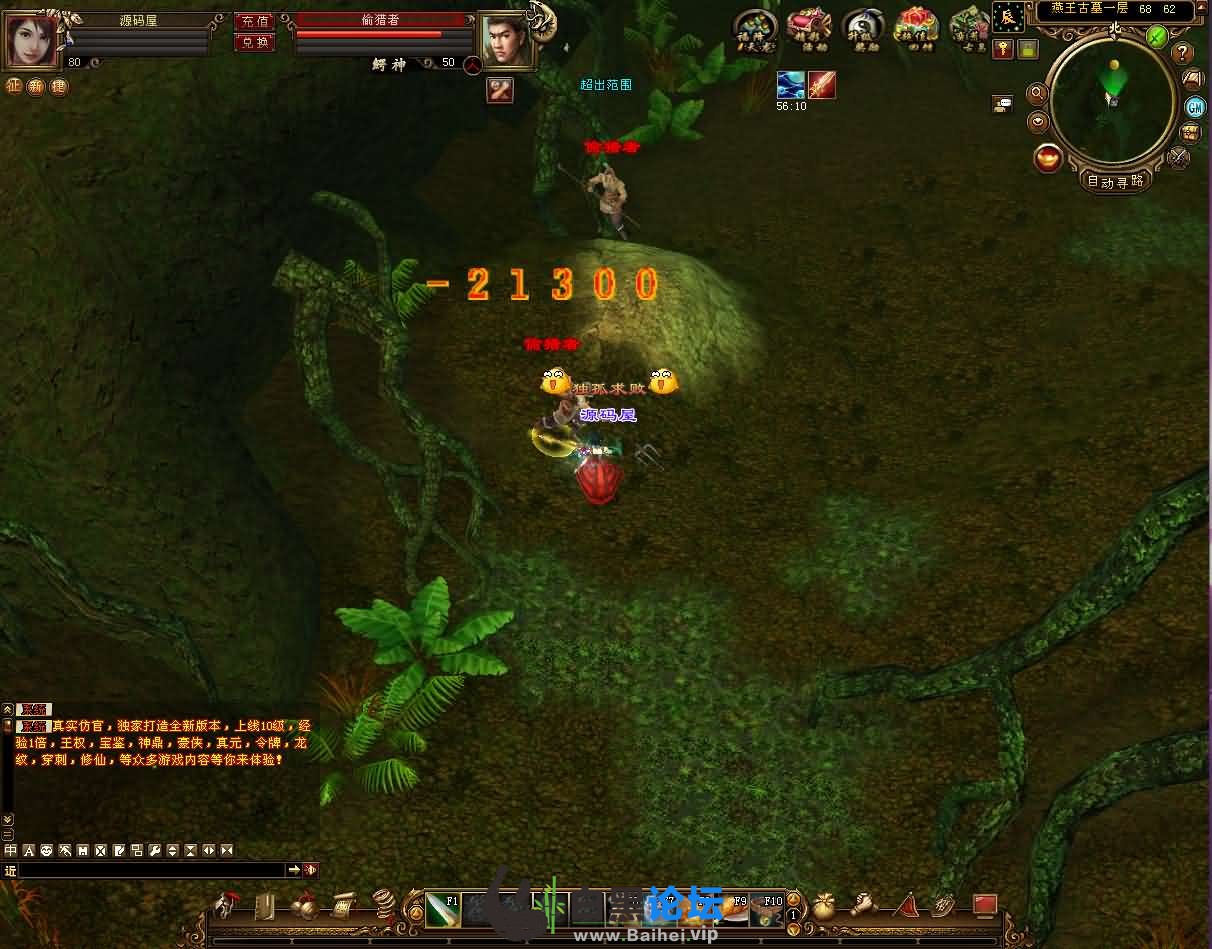Activate the 自动寻路 auto-pathfinding button
The image size is (1212, 949).
[1116, 181]
